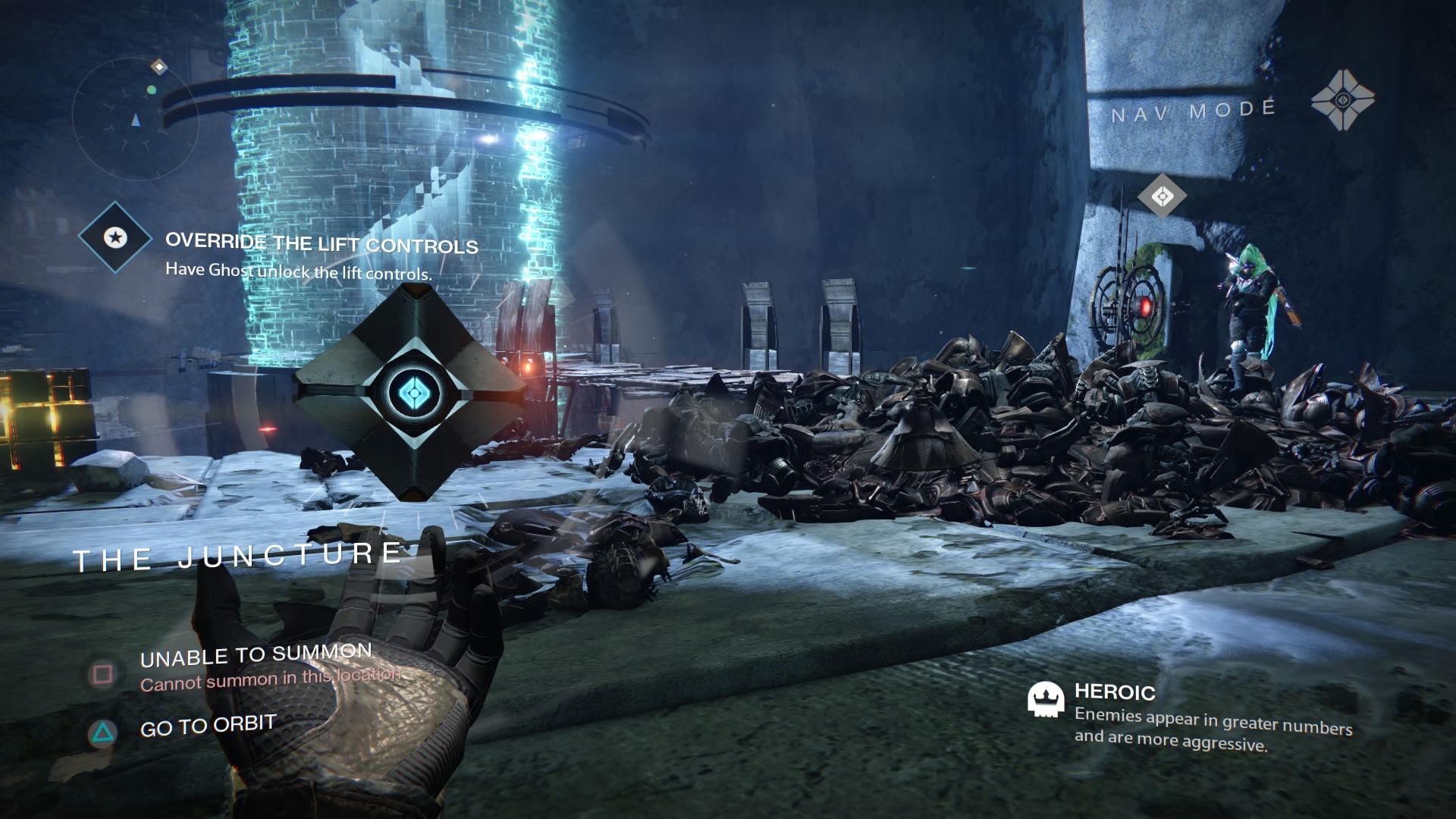
Task: Select the waypoint diamond above the lift door
Action: tap(1163, 195)
